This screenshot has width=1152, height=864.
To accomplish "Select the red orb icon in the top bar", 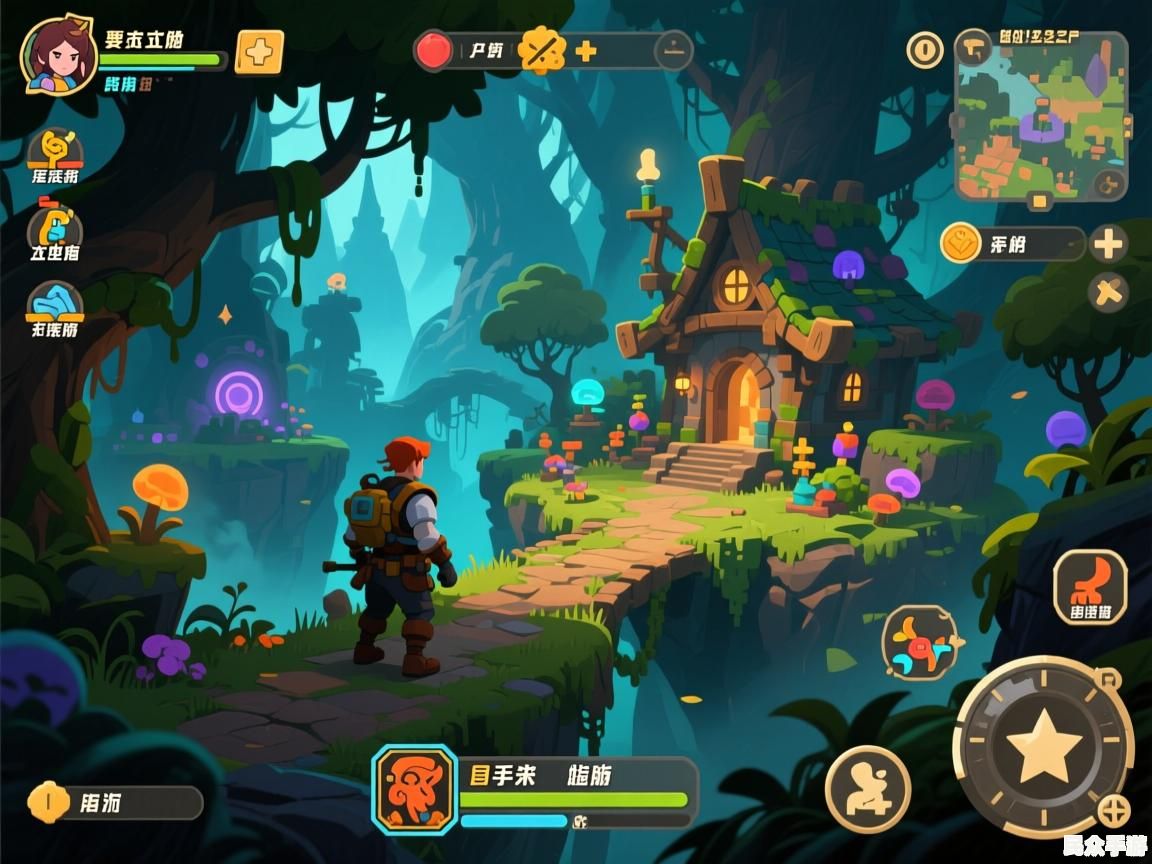I will coord(433,51).
